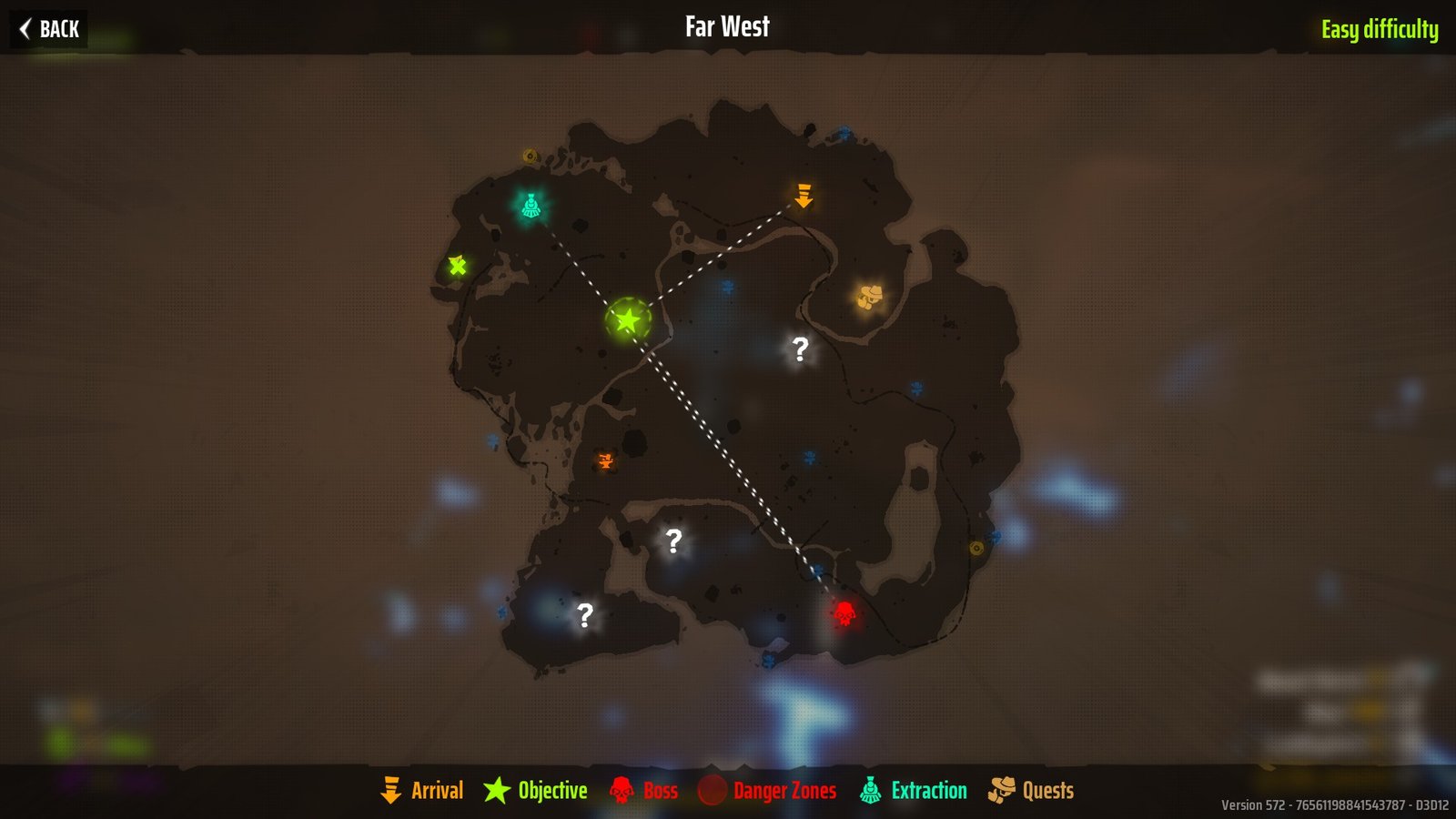The width and height of the screenshot is (1456, 819).
Task: Select the Quests hat icon in the legend
Action: 1005,790
